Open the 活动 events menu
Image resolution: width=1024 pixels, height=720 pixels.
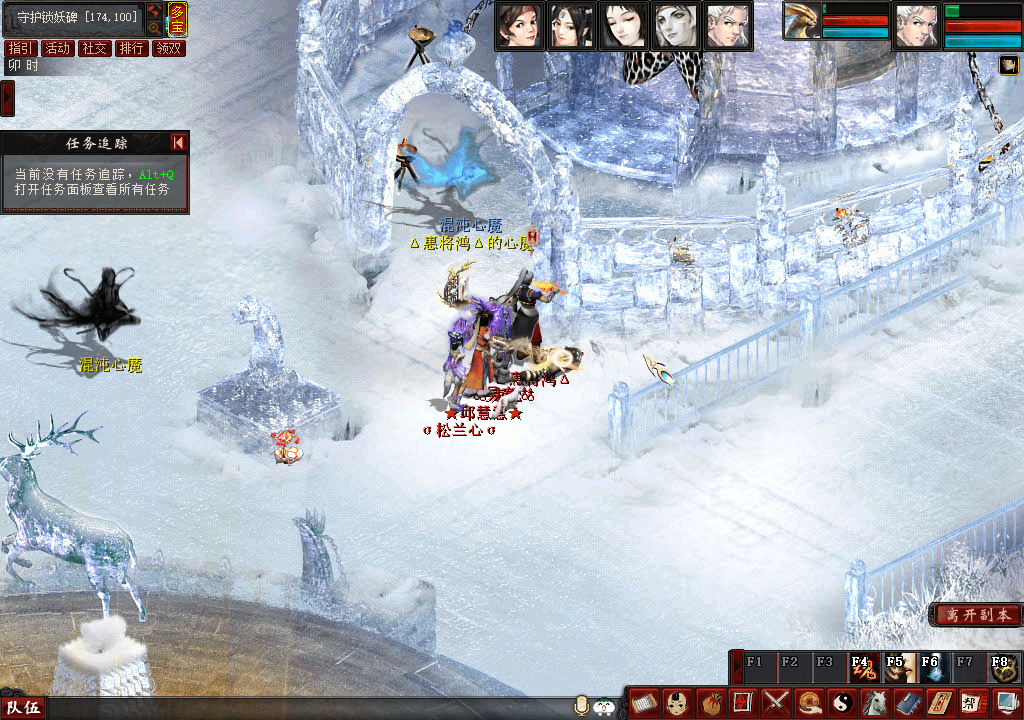[58, 48]
